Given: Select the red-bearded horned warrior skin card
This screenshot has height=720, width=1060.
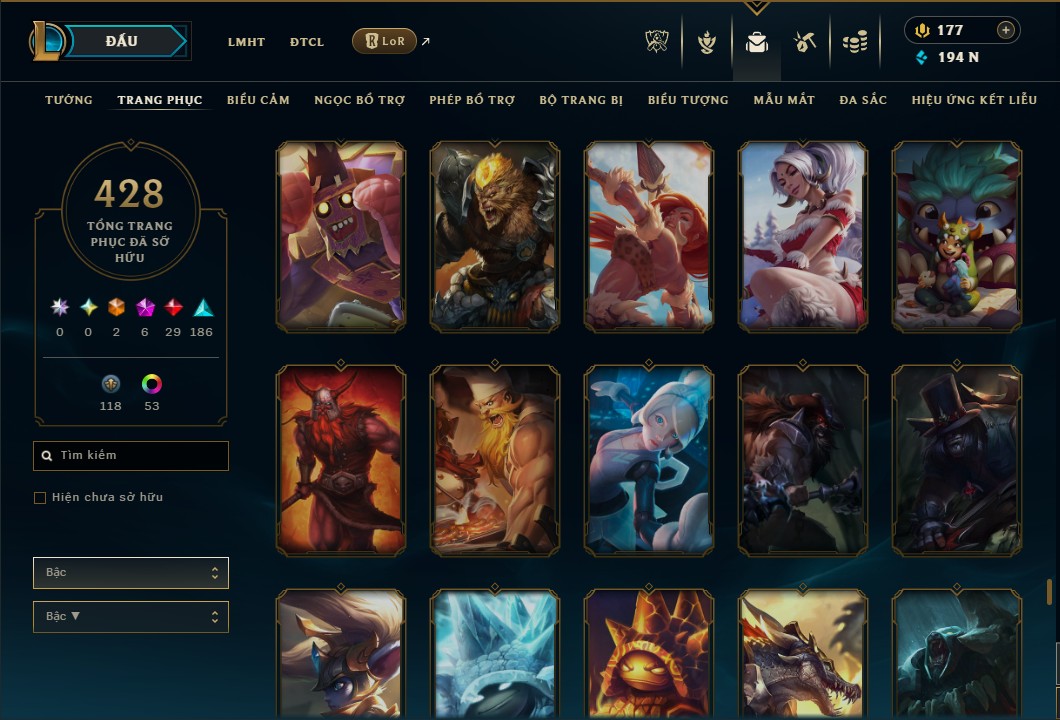Looking at the screenshot, I should coord(341,459).
